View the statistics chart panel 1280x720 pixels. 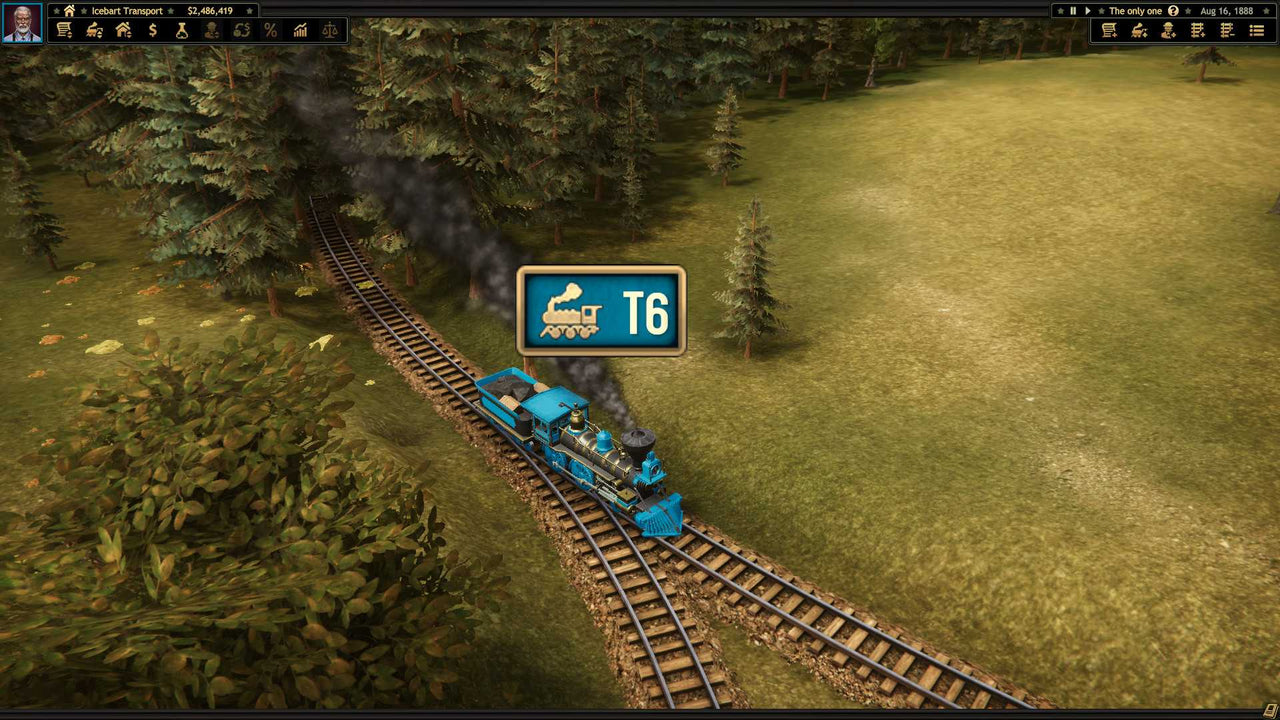299,30
